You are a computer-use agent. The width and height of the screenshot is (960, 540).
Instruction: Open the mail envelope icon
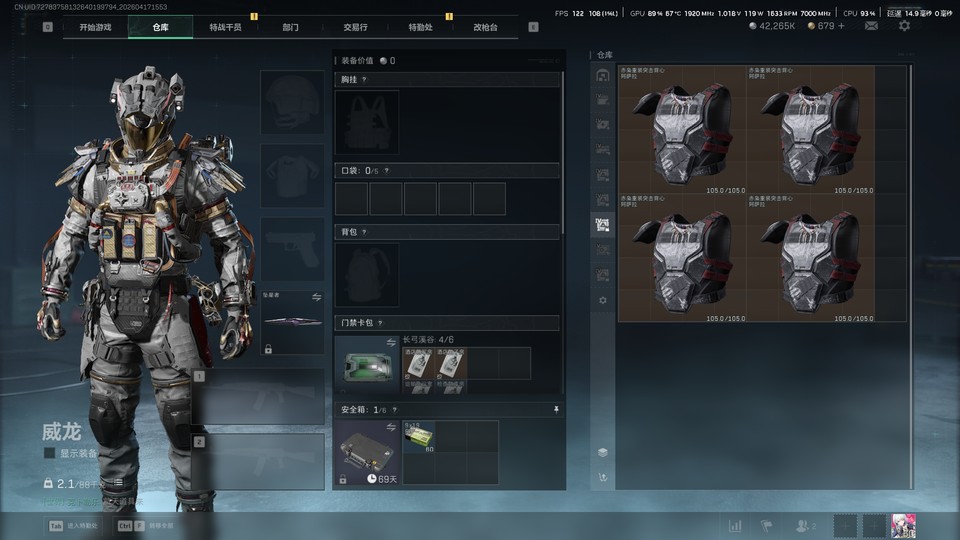coord(871,25)
